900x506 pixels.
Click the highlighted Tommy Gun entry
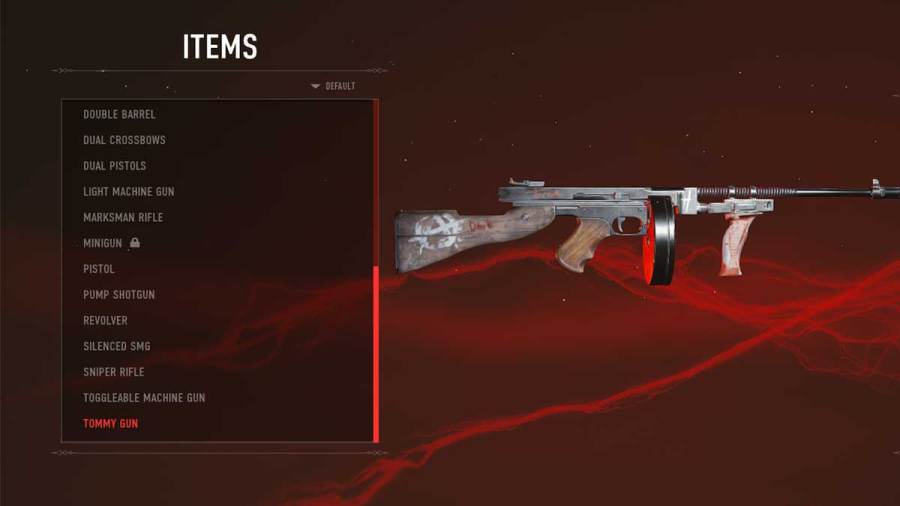[110, 424]
